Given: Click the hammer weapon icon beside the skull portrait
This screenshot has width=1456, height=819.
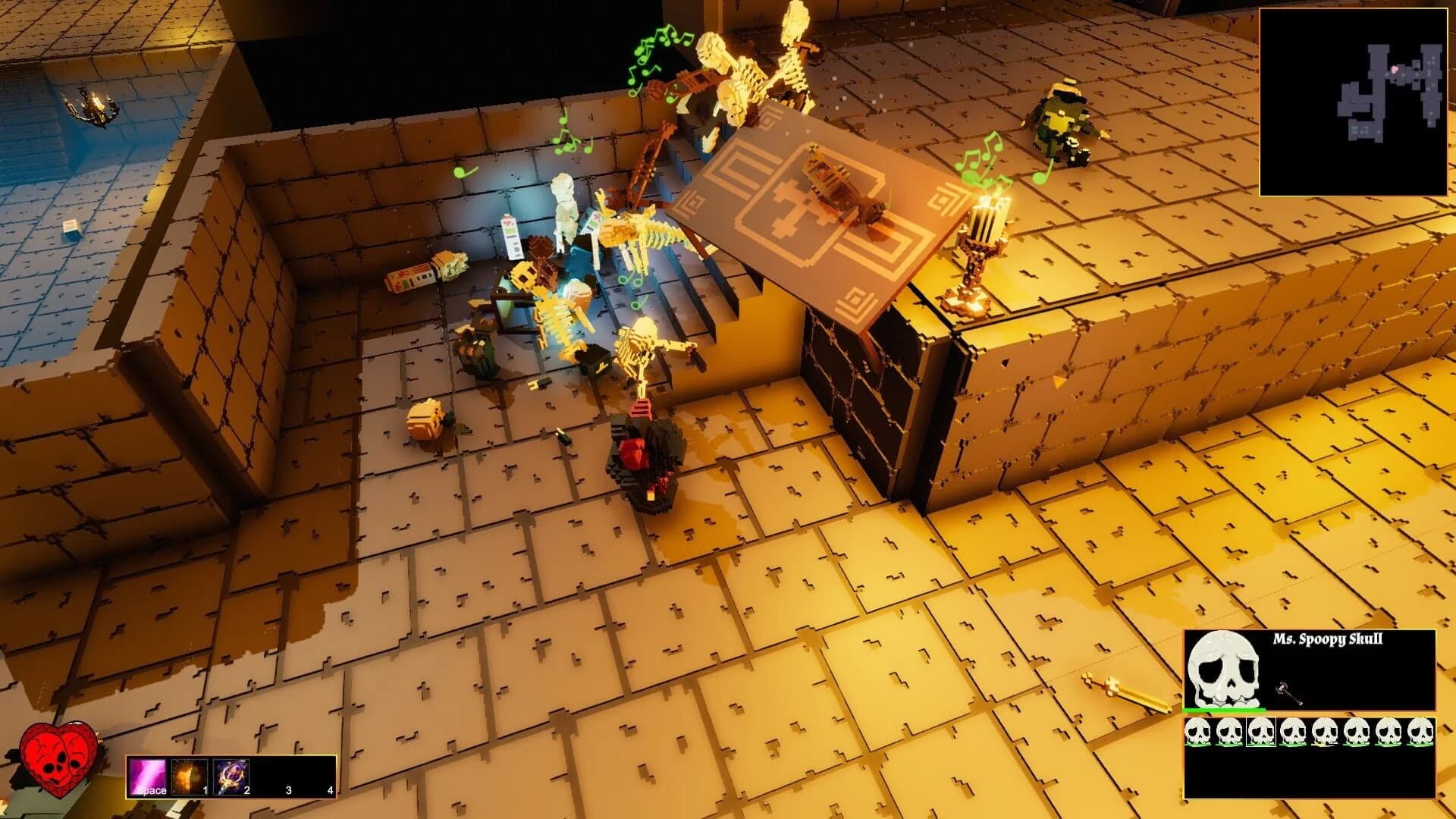Looking at the screenshot, I should pyautogui.click(x=1289, y=693).
